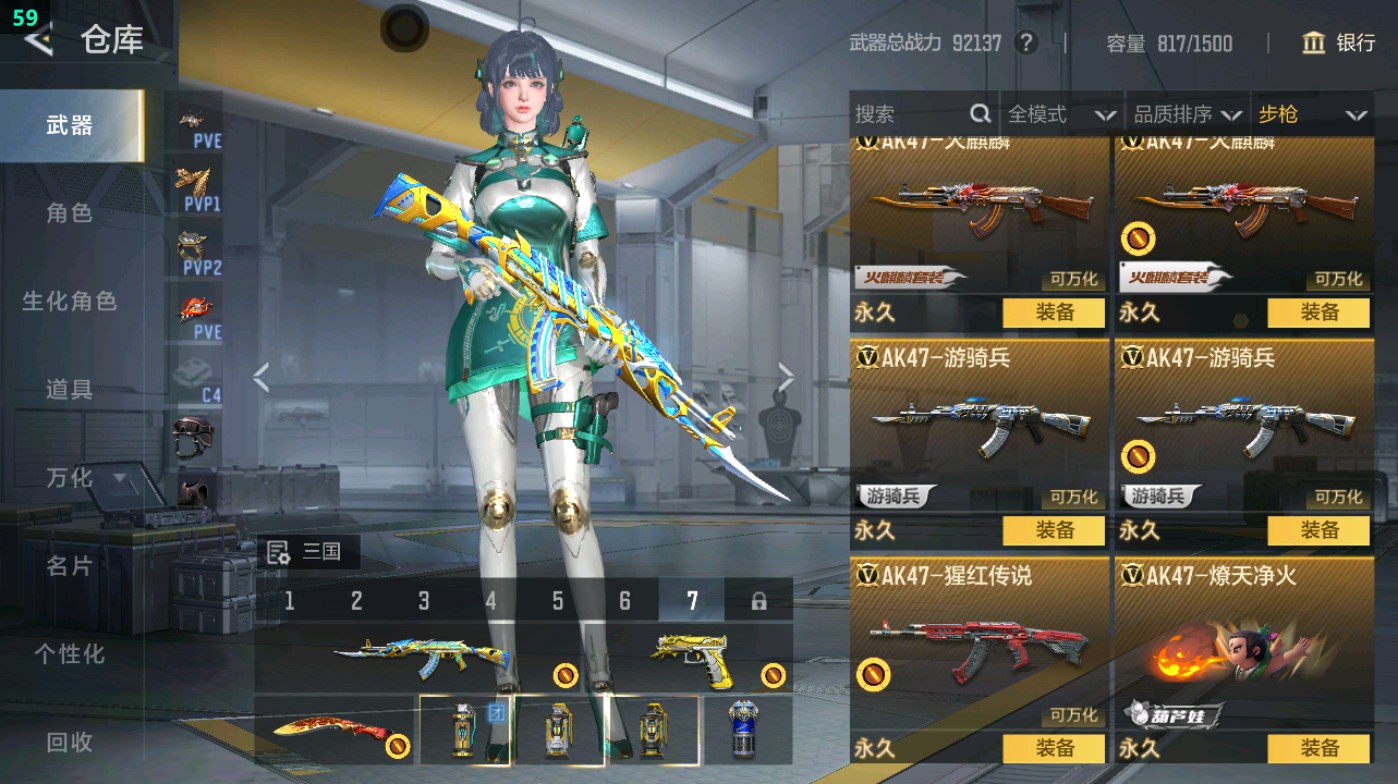Equip the AK47-燎天净火 weapon
The width and height of the screenshot is (1398, 784).
point(1318,748)
